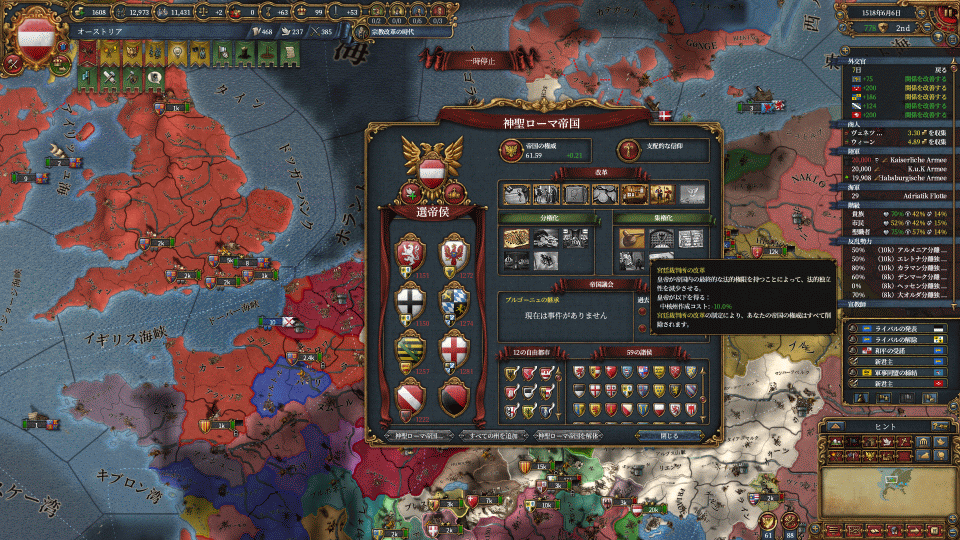Viewport: 960px width, 540px height.
Task: Click the すべての州を追加 button
Action: [x=494, y=436]
